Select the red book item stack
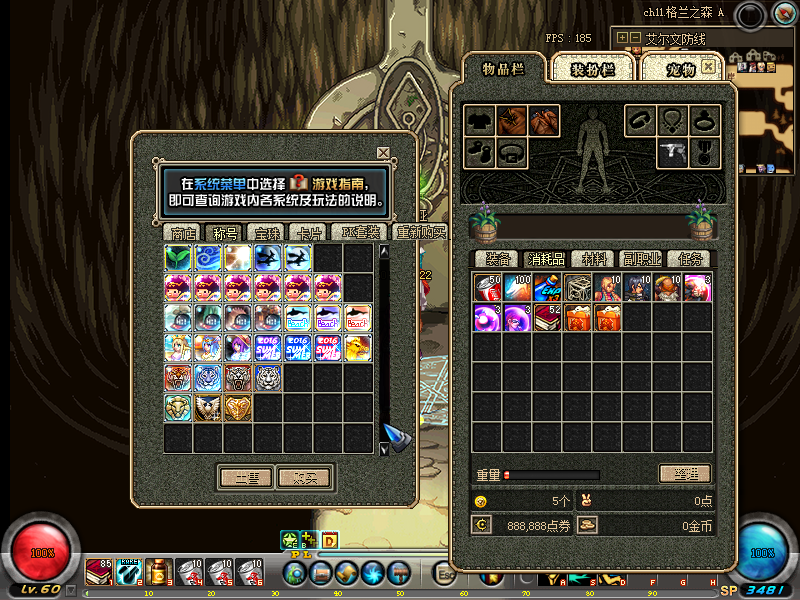800x600 pixels. (547, 318)
